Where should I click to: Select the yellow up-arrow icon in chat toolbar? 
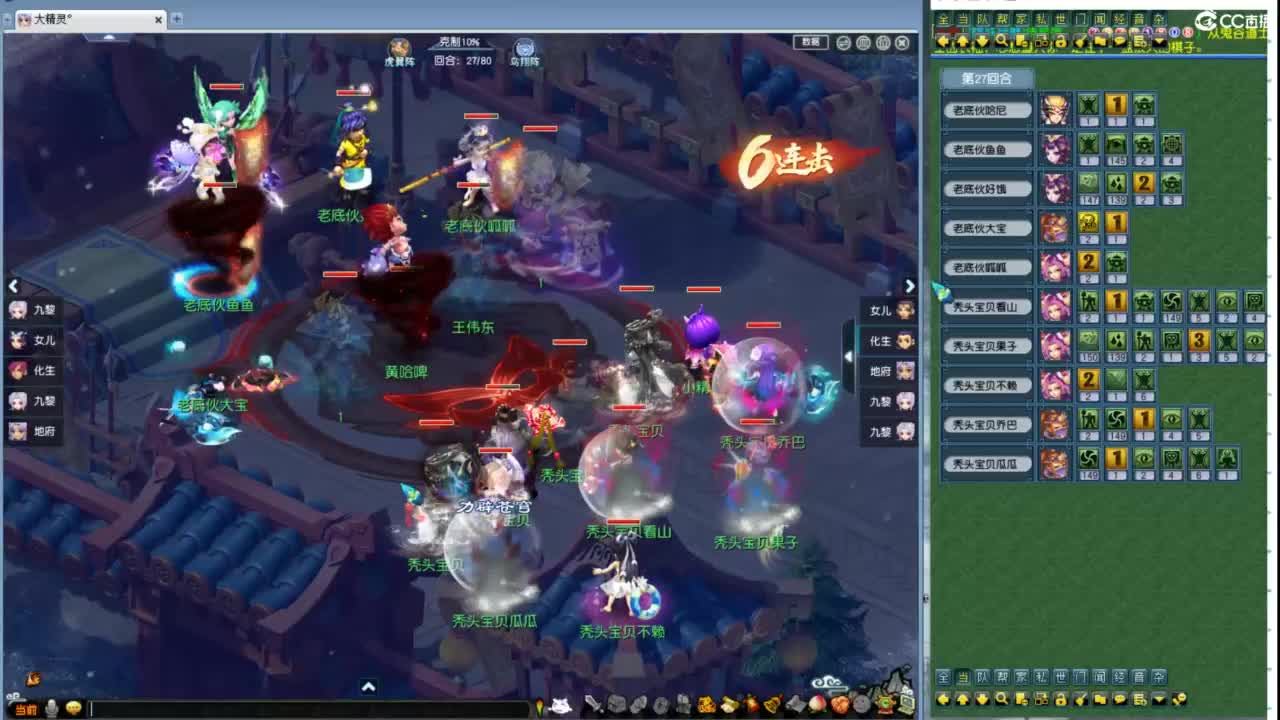(962, 40)
